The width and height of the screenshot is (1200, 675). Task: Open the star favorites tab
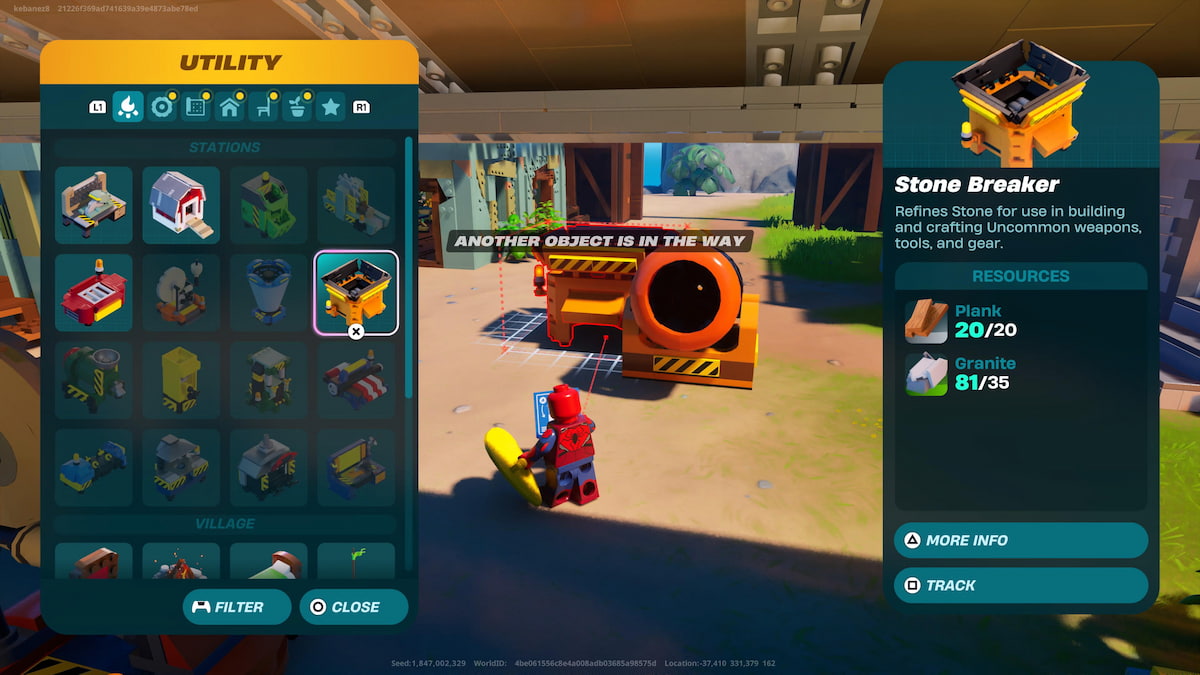(331, 107)
